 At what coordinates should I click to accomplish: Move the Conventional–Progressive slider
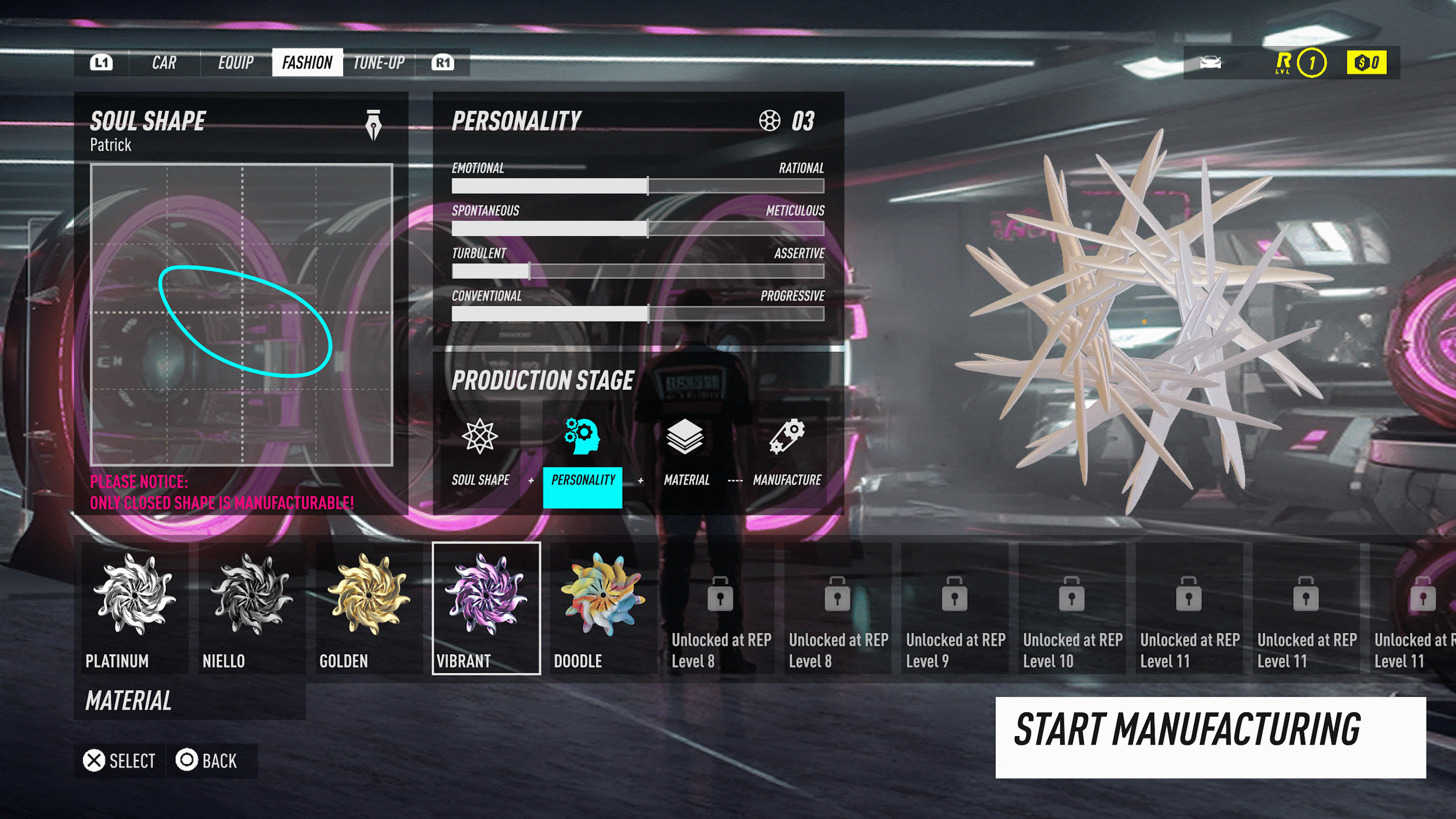click(x=648, y=313)
